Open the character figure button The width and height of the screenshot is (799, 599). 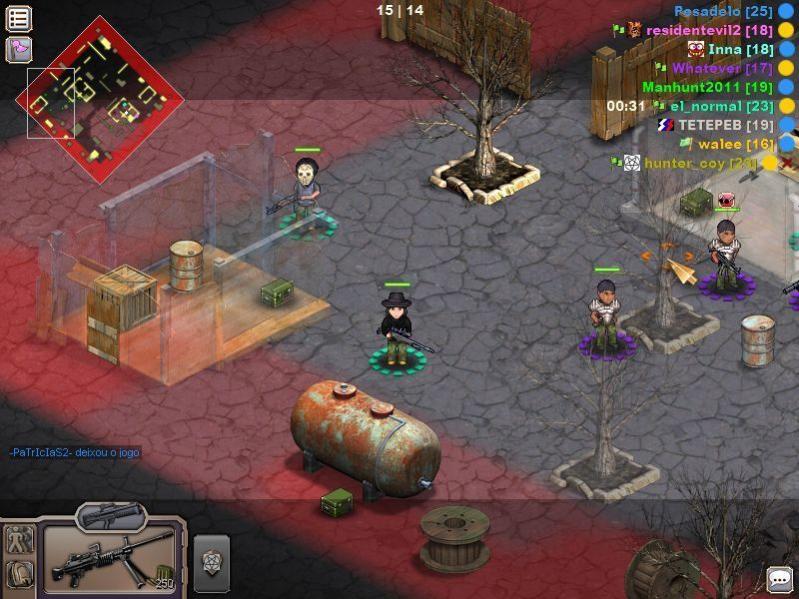tap(19, 539)
